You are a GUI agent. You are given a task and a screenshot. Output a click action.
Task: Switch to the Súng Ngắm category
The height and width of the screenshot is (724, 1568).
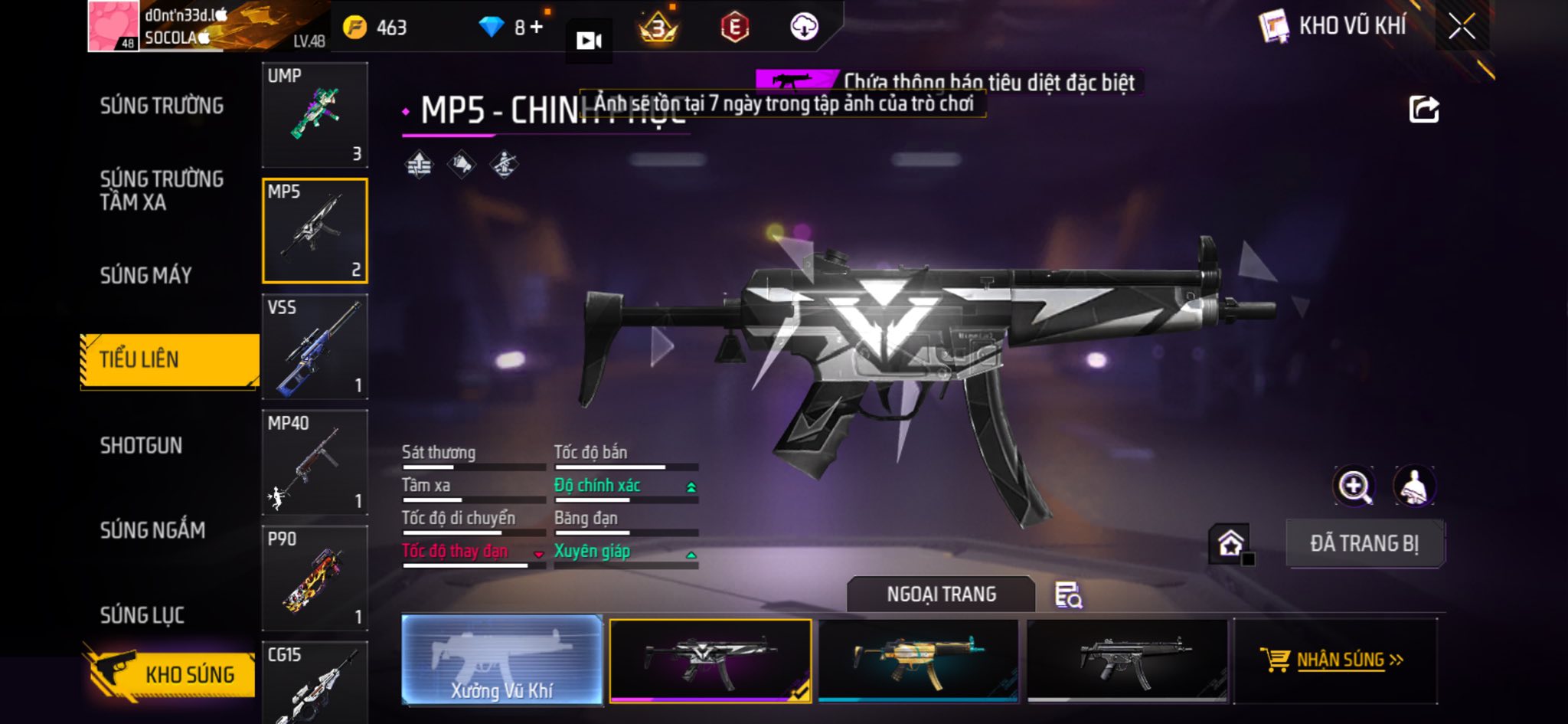[152, 529]
